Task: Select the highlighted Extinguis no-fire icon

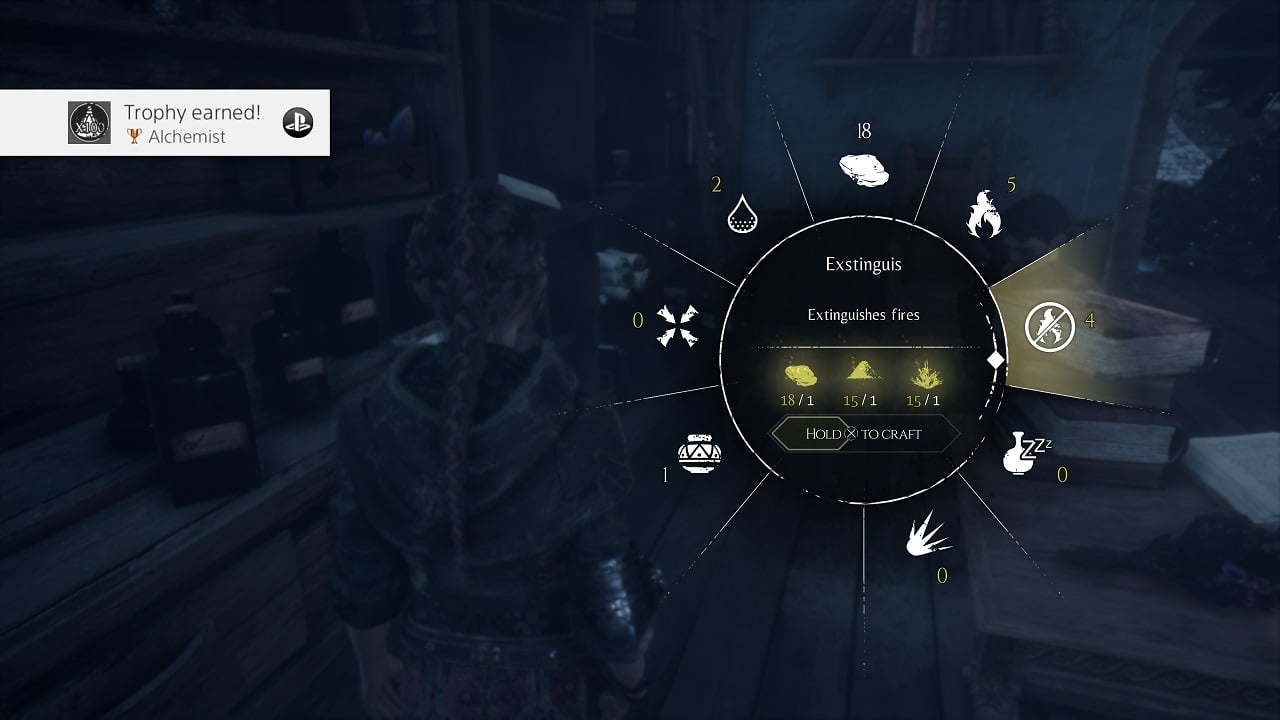Action: 1049,327
